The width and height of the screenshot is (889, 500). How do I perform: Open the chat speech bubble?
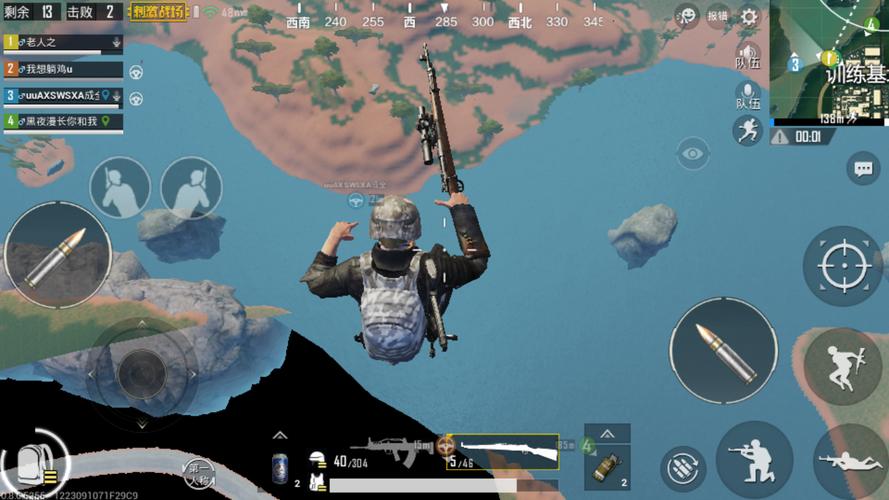[862, 168]
